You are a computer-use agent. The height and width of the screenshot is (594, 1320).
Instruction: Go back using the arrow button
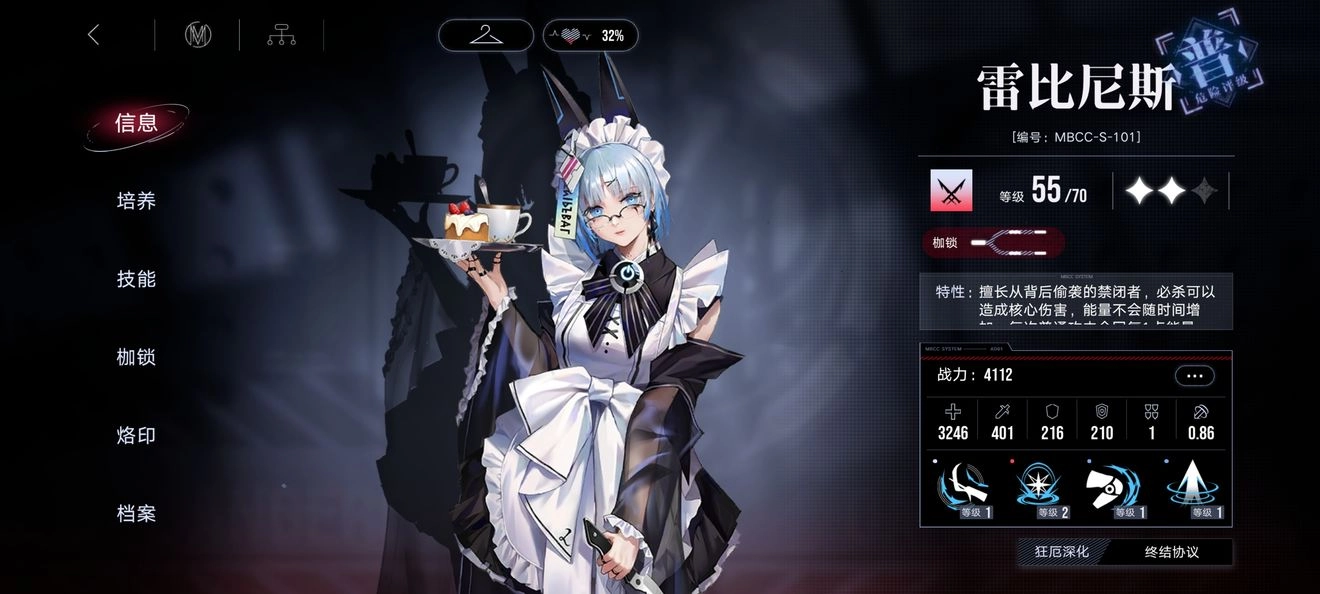click(x=94, y=35)
